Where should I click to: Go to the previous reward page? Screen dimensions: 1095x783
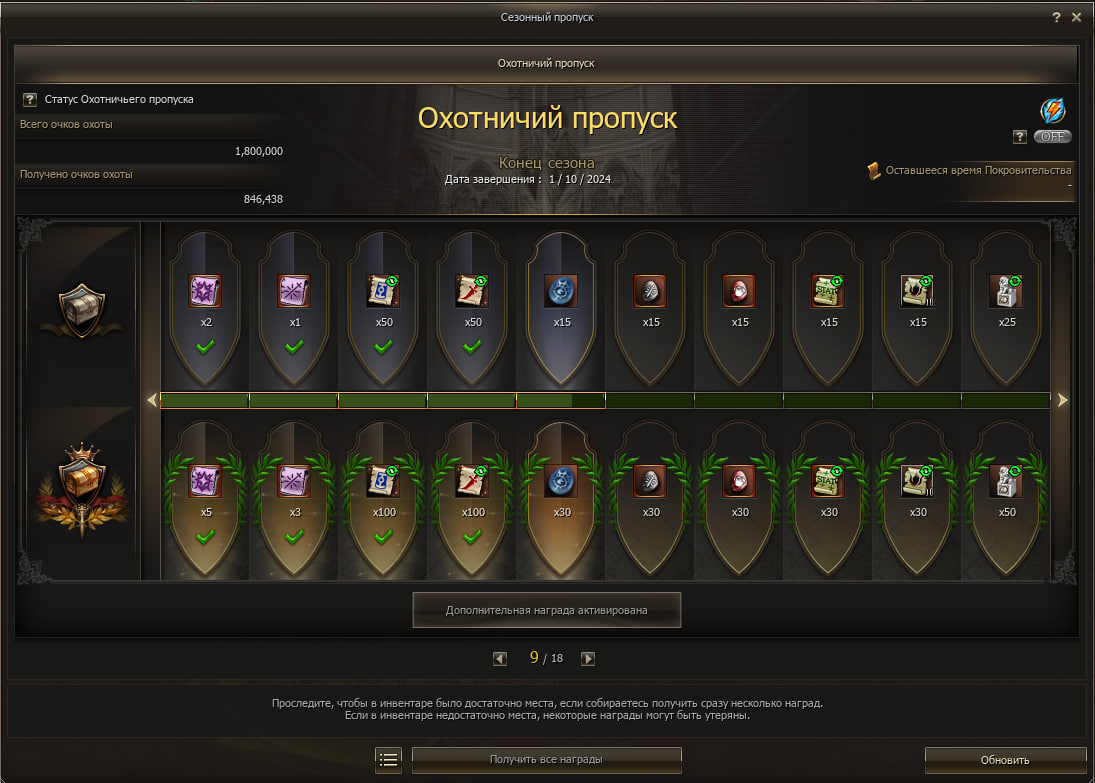click(x=500, y=658)
